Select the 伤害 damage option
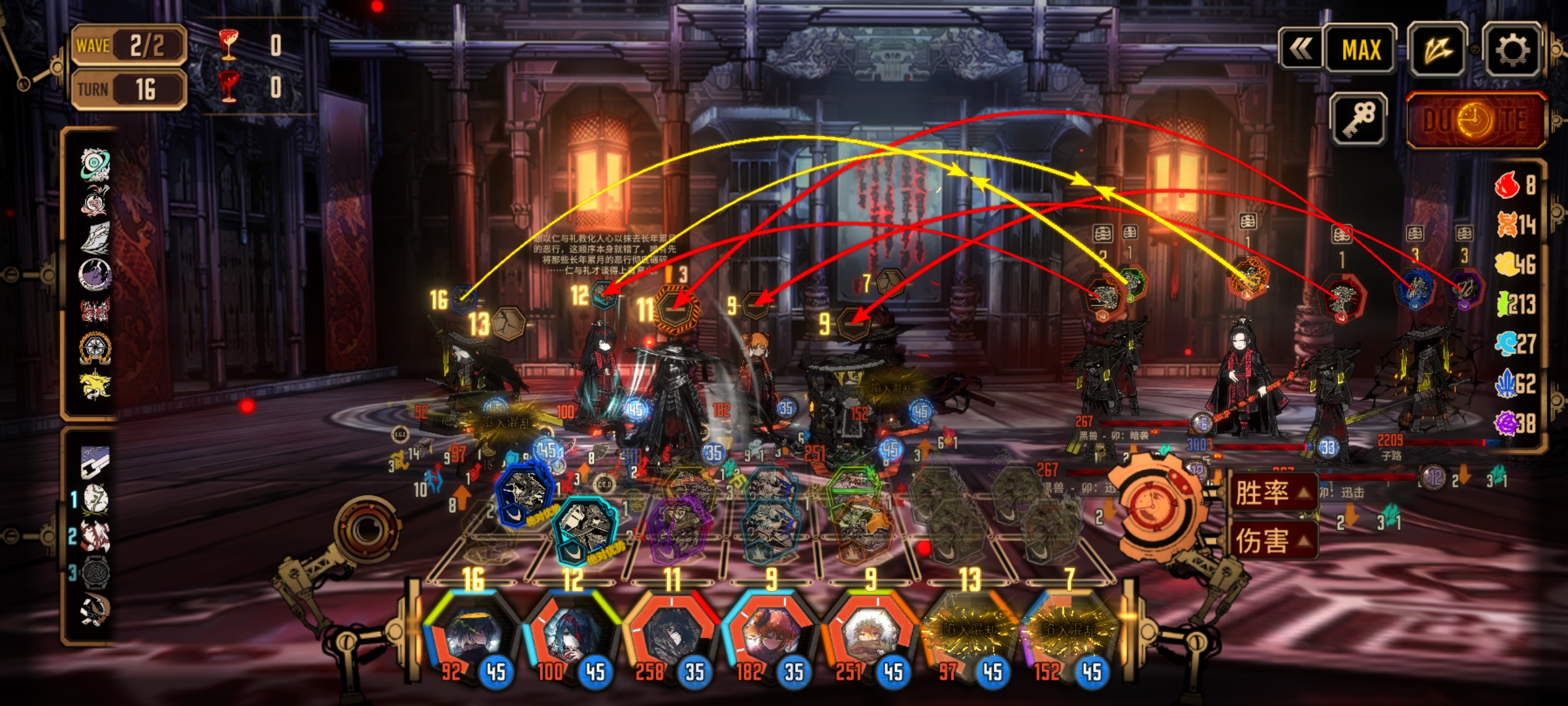 (x=1271, y=540)
